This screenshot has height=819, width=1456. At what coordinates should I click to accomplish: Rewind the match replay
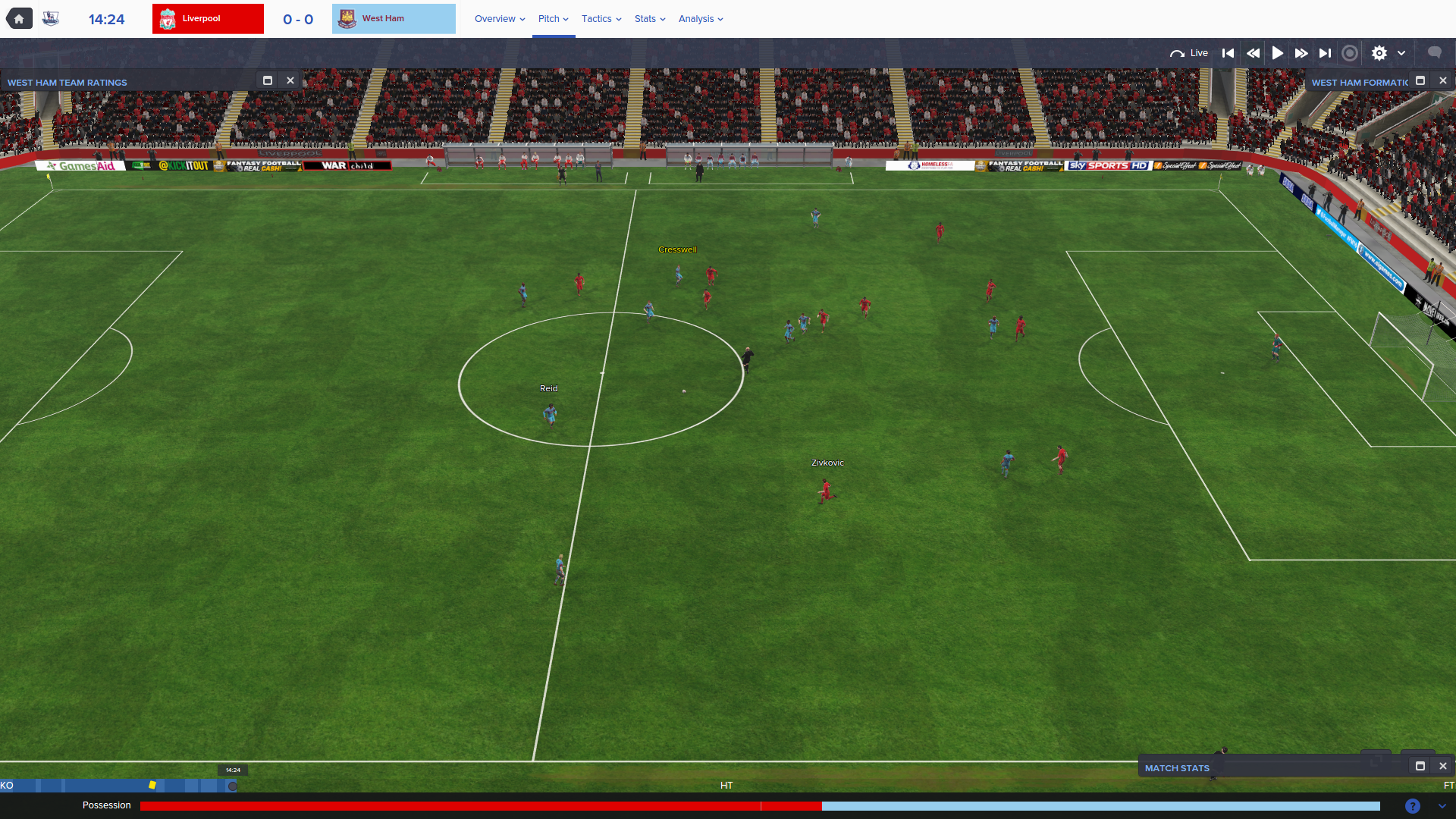1253,53
